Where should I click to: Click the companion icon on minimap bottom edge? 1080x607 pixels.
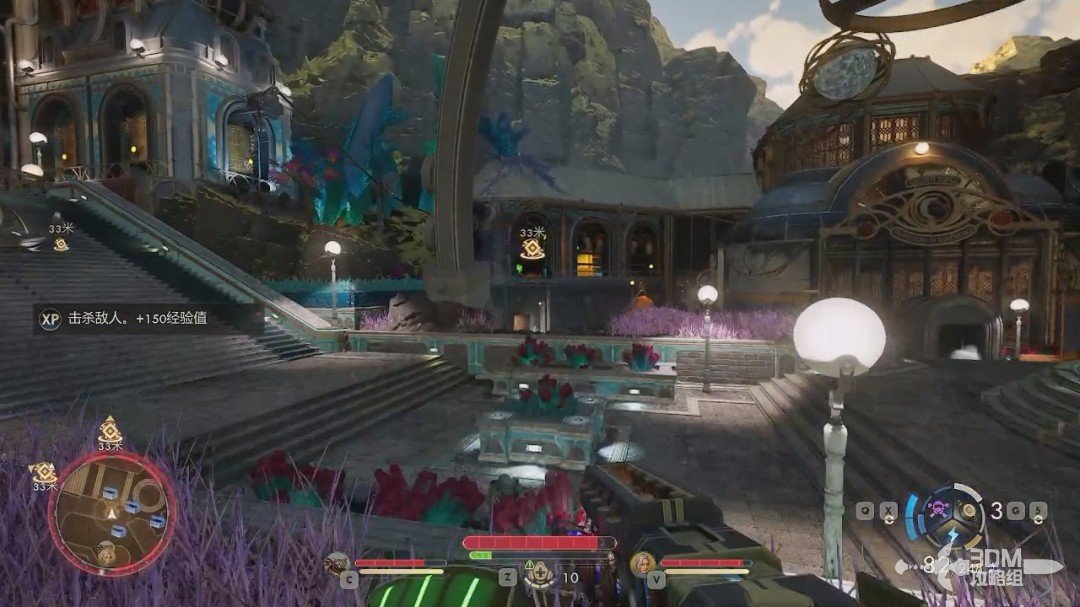107,549
